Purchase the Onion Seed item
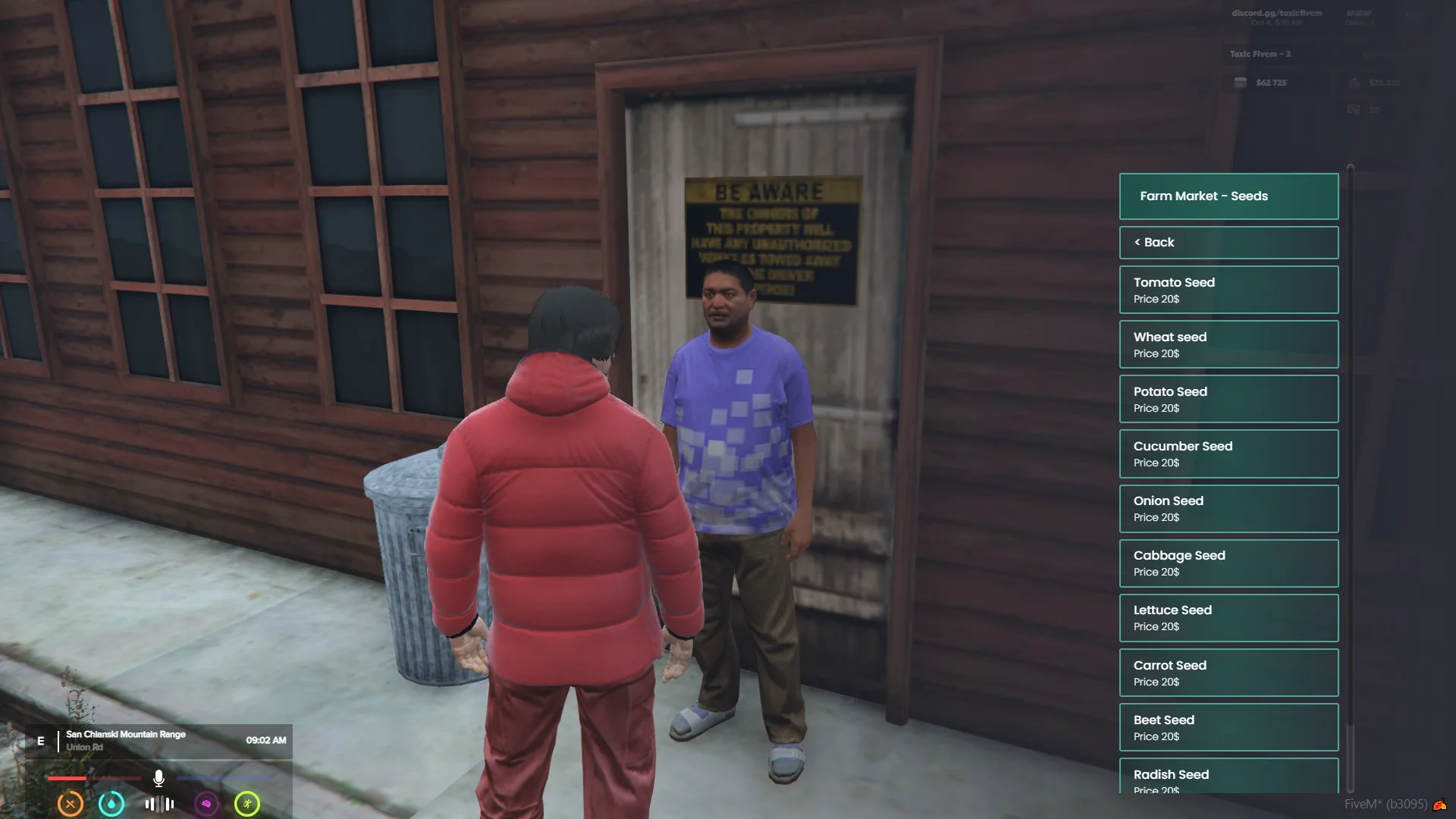The height and width of the screenshot is (819, 1456). 1228,508
